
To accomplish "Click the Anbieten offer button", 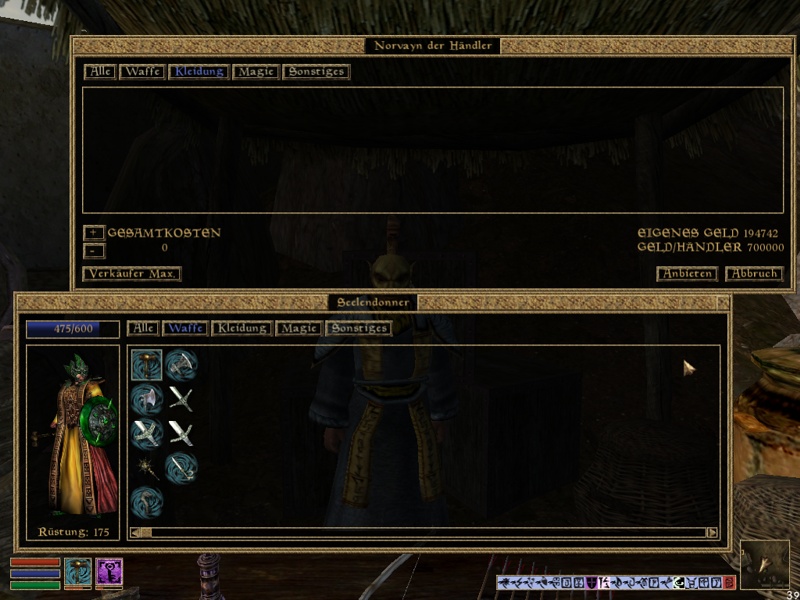I will (687, 274).
